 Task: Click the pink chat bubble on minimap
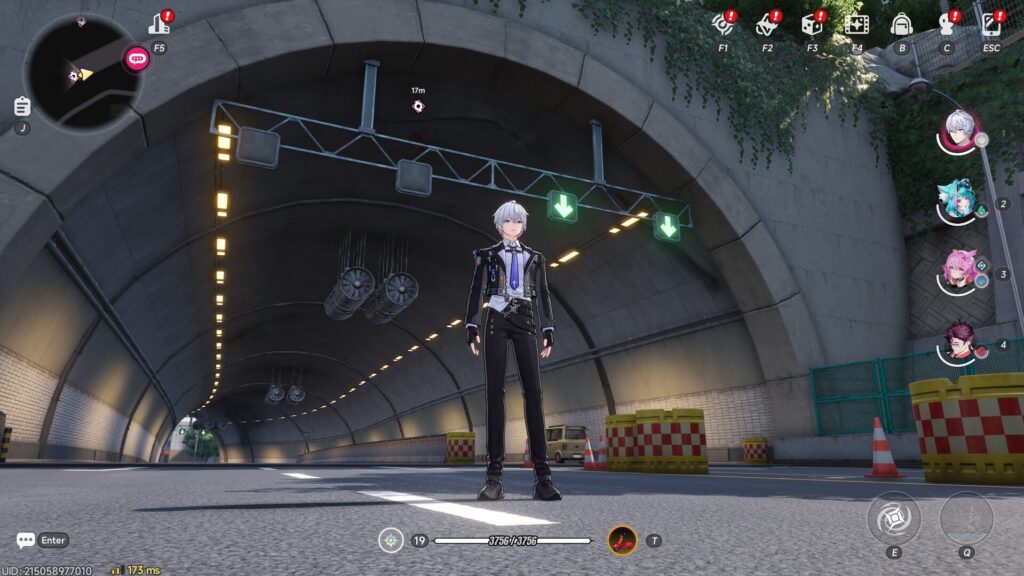[x=137, y=59]
